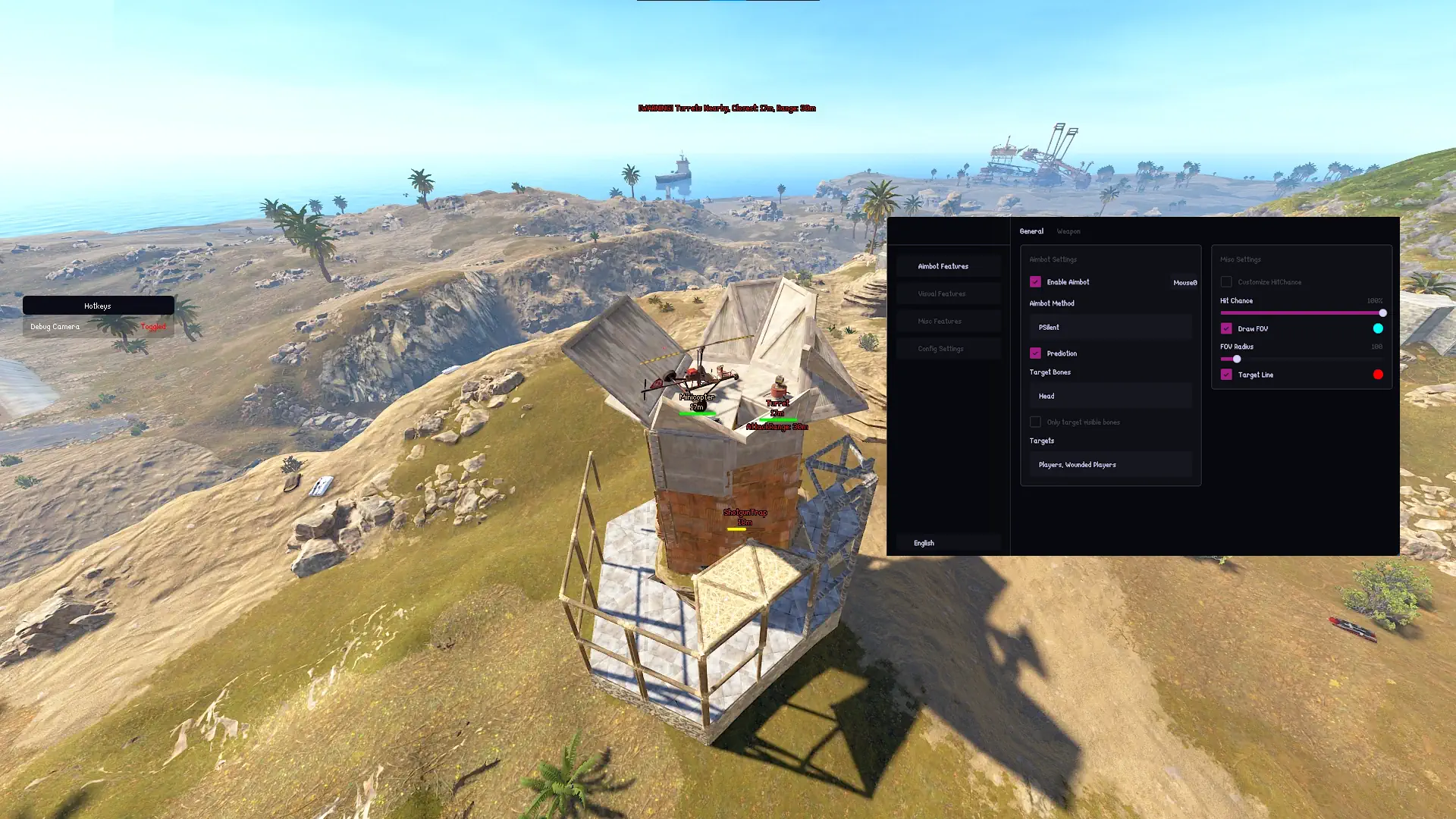The width and height of the screenshot is (1456, 819).
Task: Enable Customize HitChance
Action: [x=1226, y=281]
